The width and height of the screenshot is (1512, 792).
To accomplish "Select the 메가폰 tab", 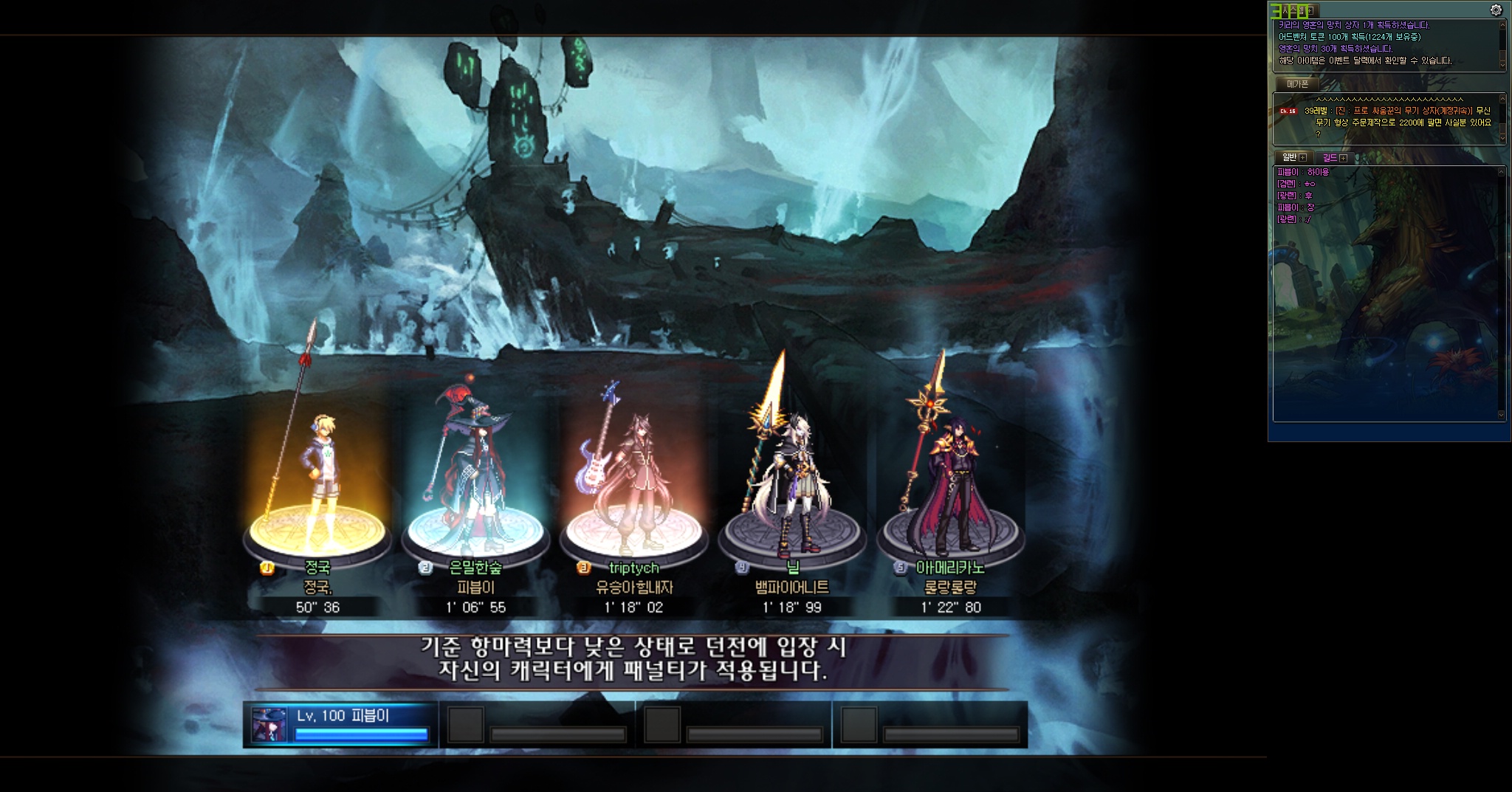I will click(1297, 84).
